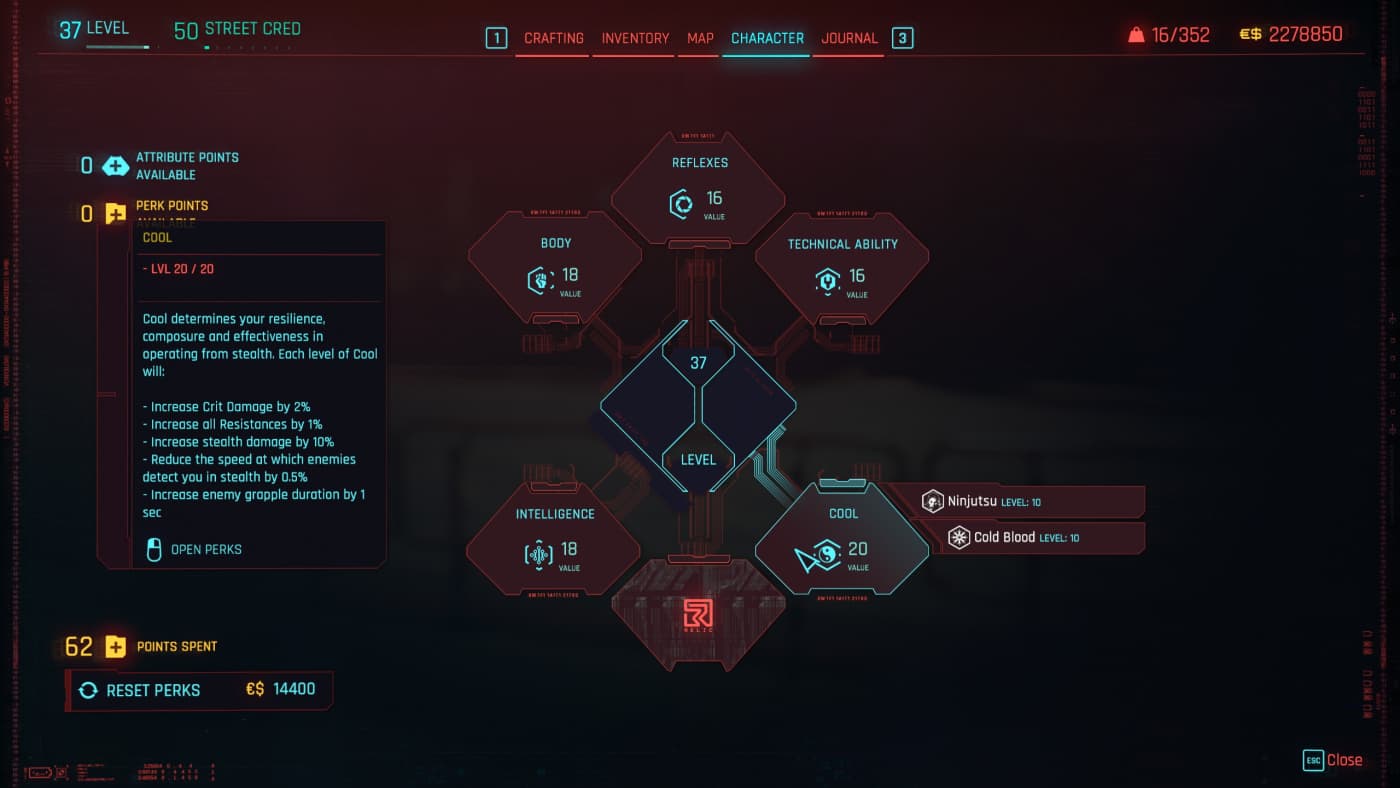Image resolution: width=1400 pixels, height=788 pixels.
Task: Open the Body attribute panel
Action: point(555,268)
